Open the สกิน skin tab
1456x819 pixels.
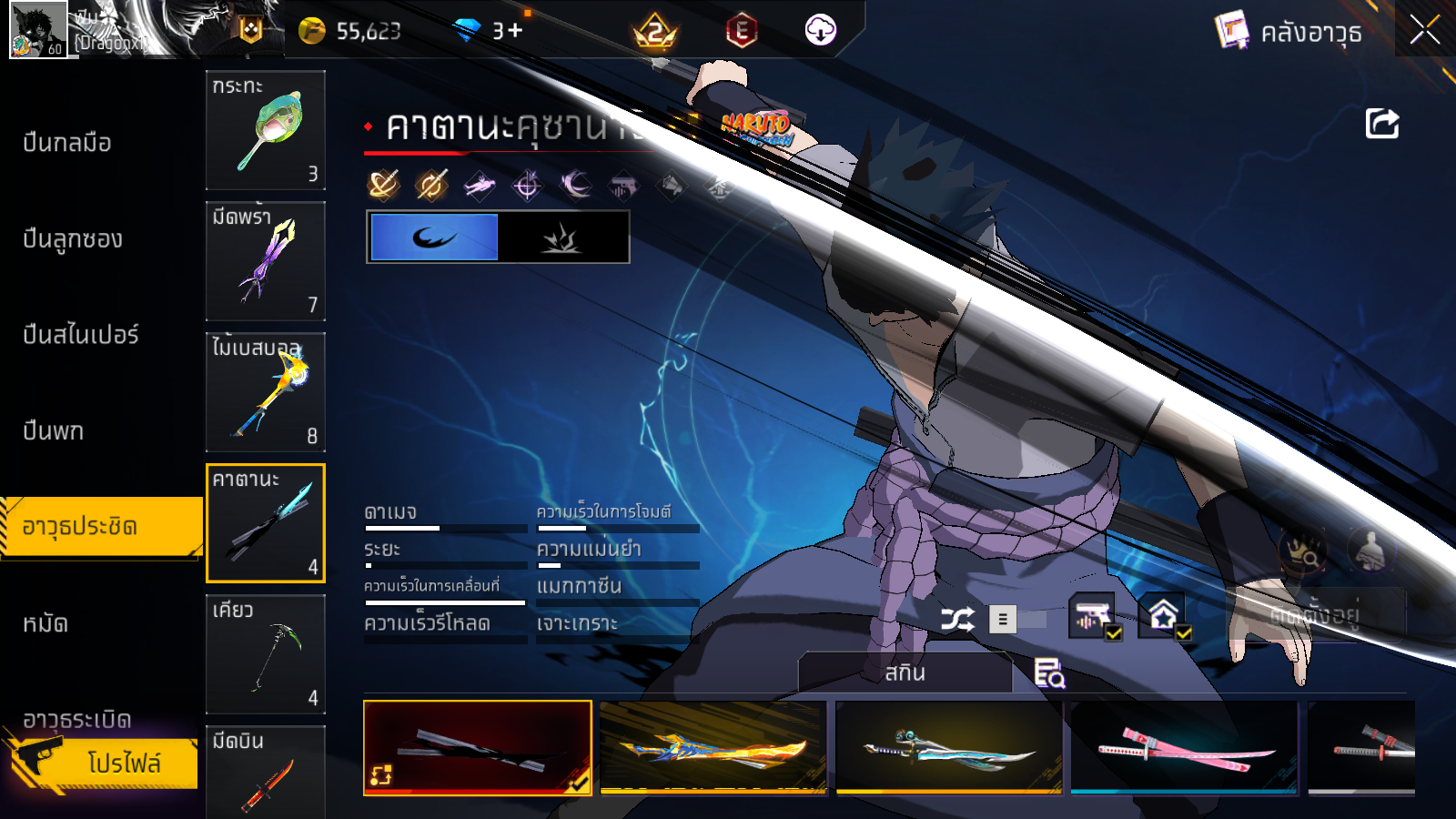905,673
